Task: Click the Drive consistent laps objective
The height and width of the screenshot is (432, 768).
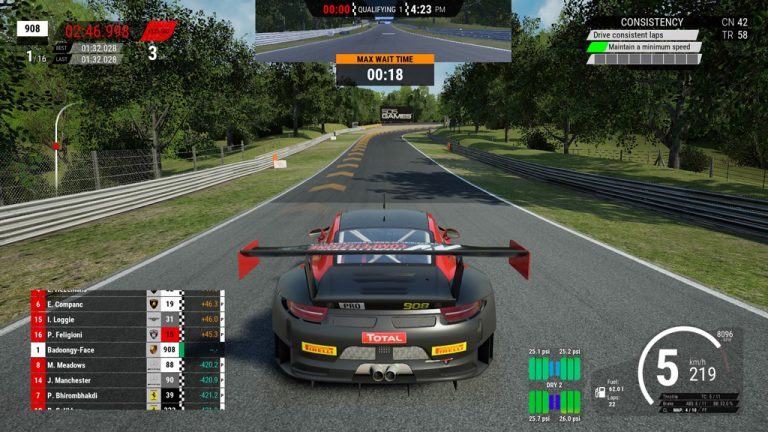Action: [643, 35]
